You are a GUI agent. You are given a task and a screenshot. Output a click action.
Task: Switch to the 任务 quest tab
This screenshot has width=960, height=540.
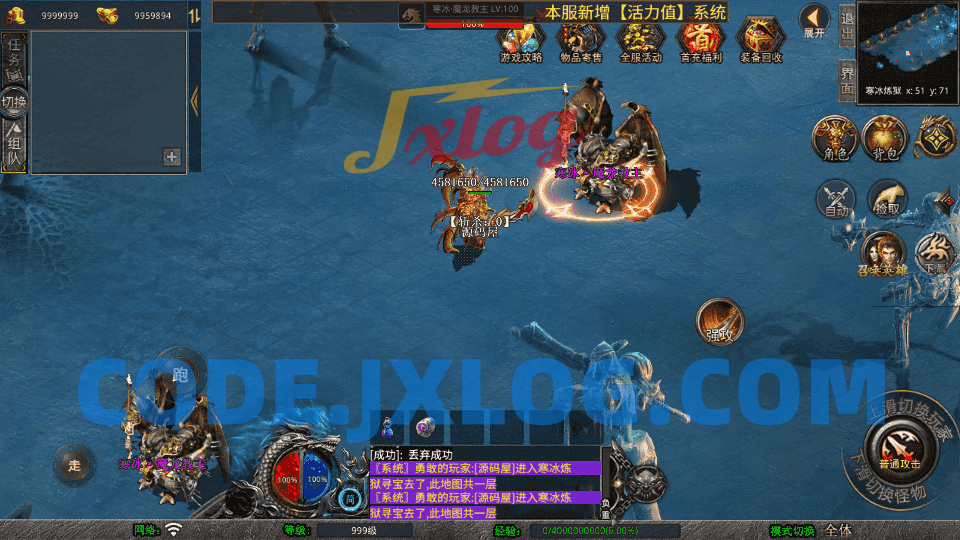point(14,58)
